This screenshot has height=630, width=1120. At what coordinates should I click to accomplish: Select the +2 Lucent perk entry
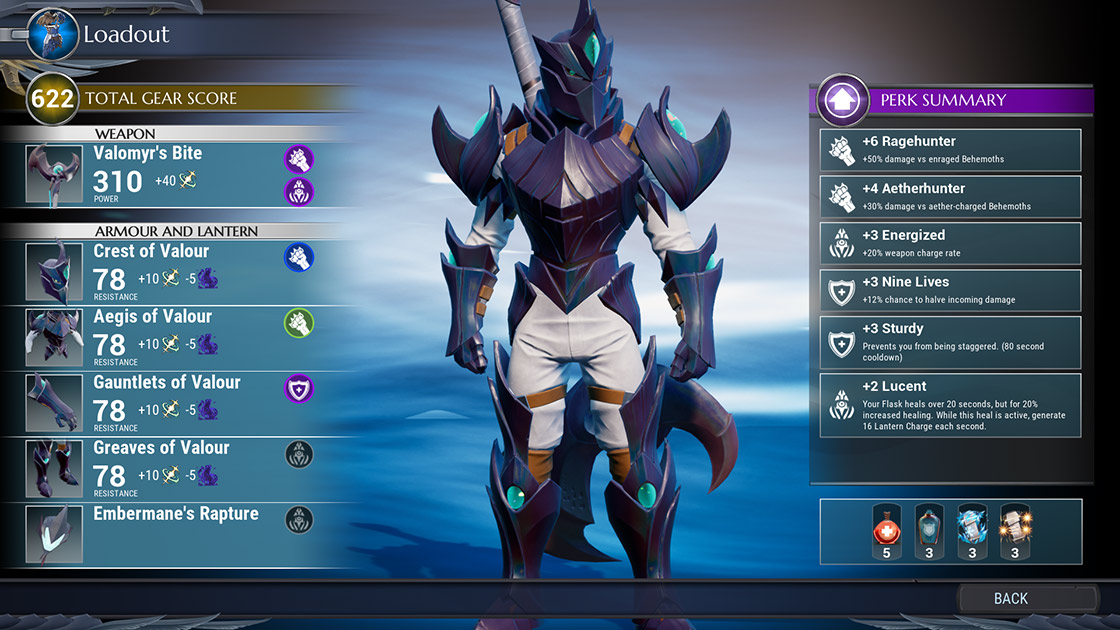pos(950,404)
